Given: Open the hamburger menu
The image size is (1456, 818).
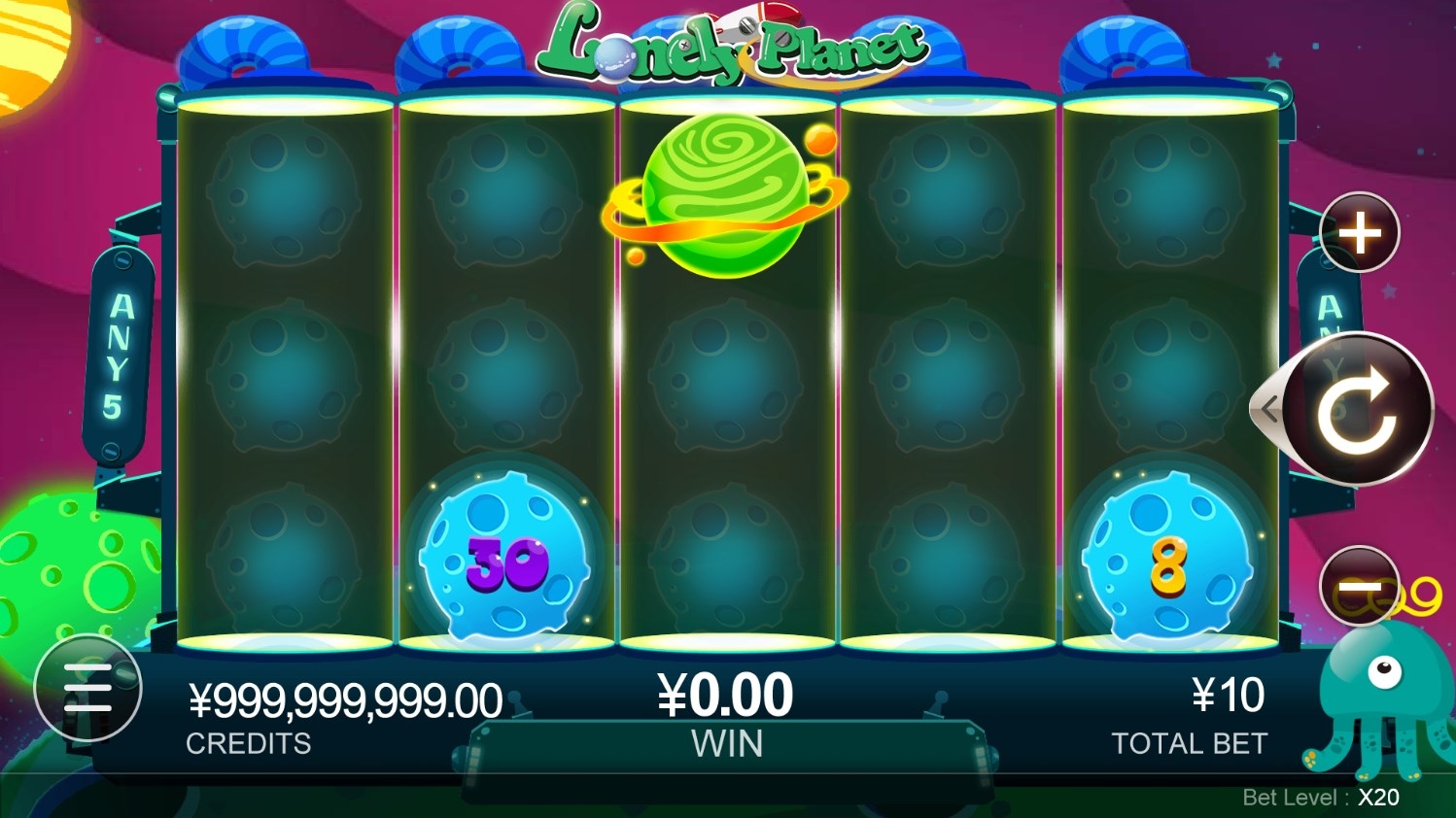Looking at the screenshot, I should coord(87,688).
